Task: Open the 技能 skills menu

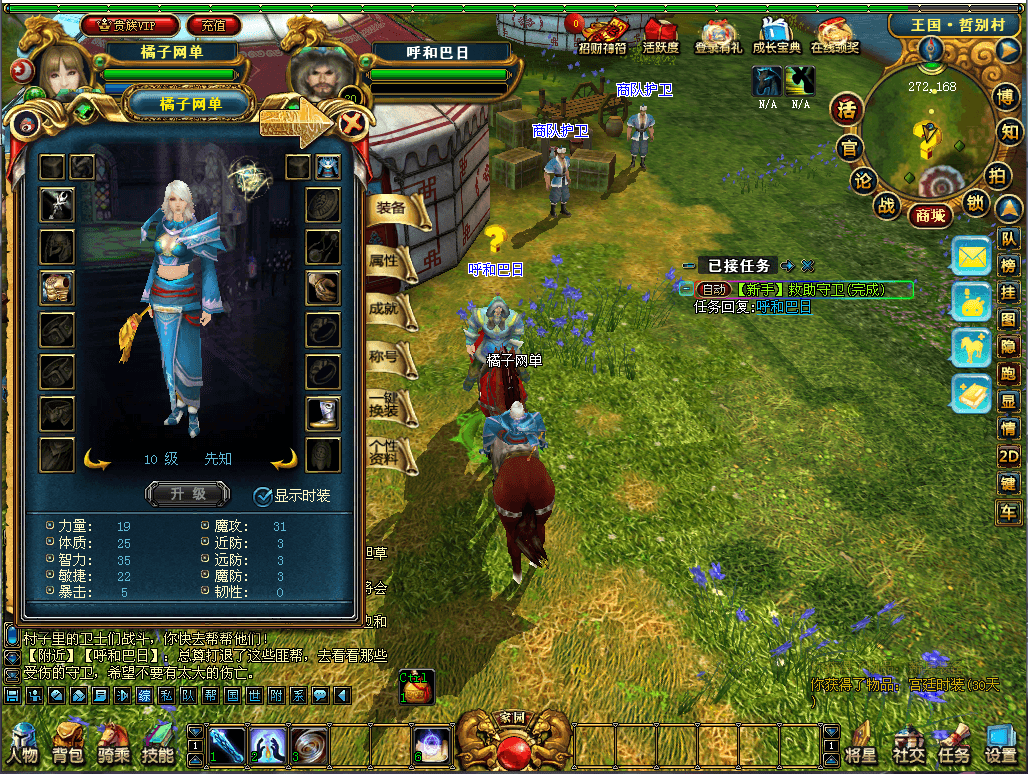Action: [158, 743]
